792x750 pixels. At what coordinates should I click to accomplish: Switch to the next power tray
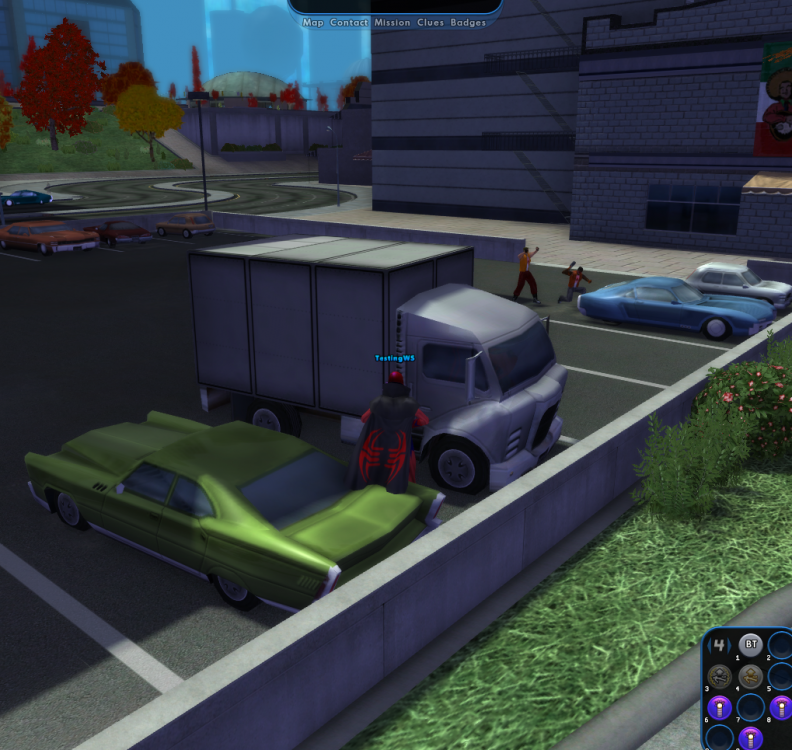pos(729,646)
